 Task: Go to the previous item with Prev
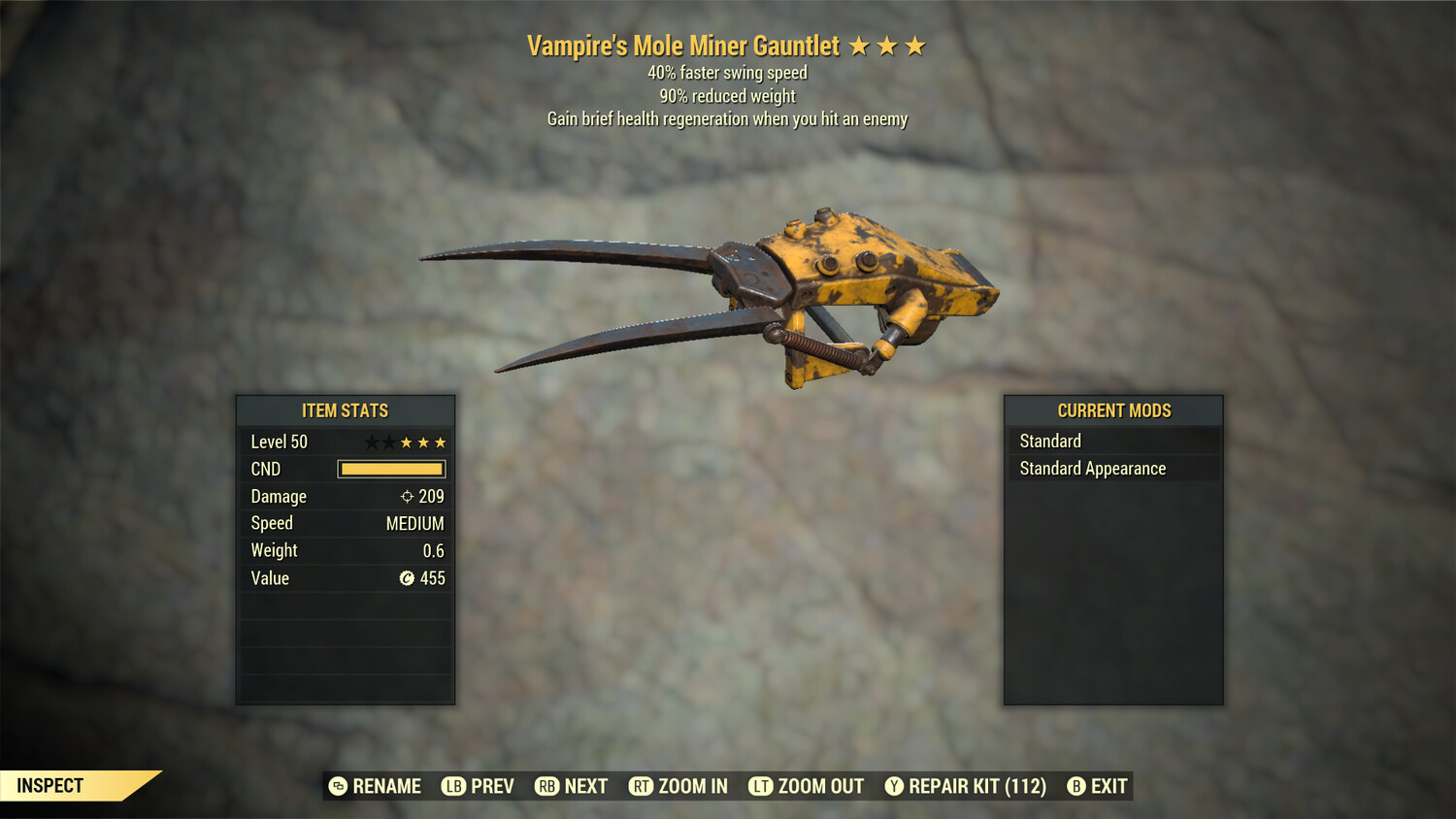[x=479, y=786]
